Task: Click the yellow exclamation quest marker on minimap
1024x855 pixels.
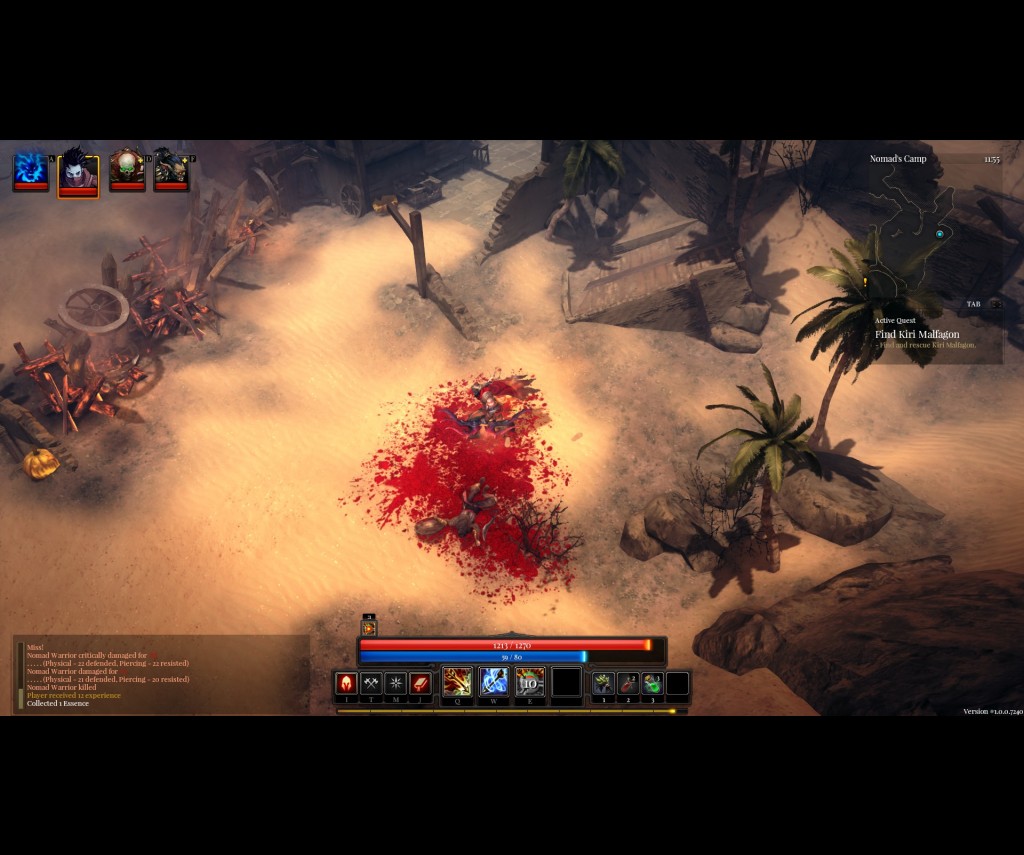Action: point(864,283)
